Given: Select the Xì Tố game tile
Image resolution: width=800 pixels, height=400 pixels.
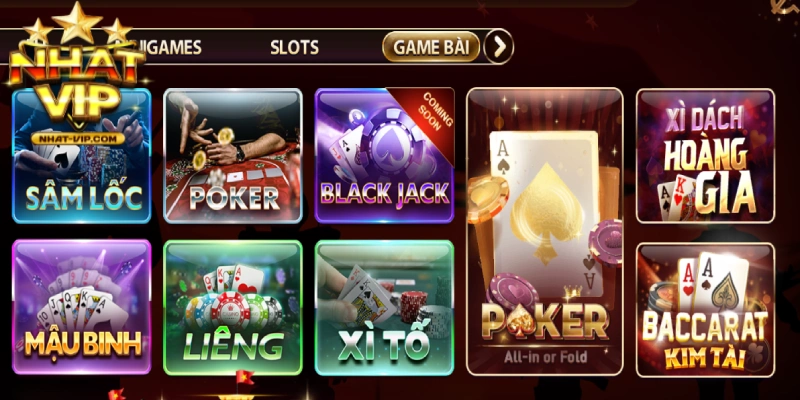Looking at the screenshot, I should [384, 306].
